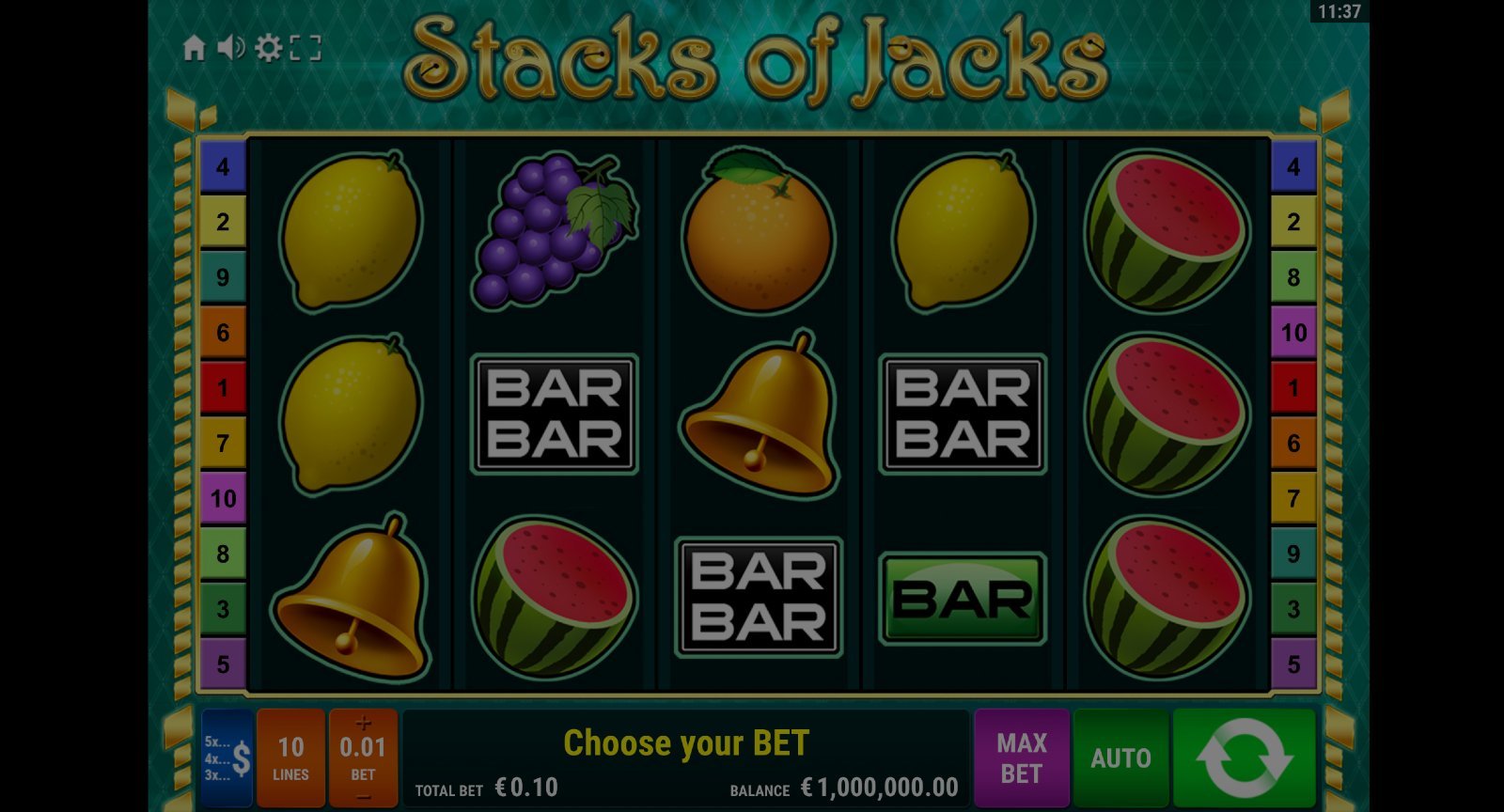Increase the bet with the plus sign
The image size is (1504, 812).
click(x=363, y=724)
